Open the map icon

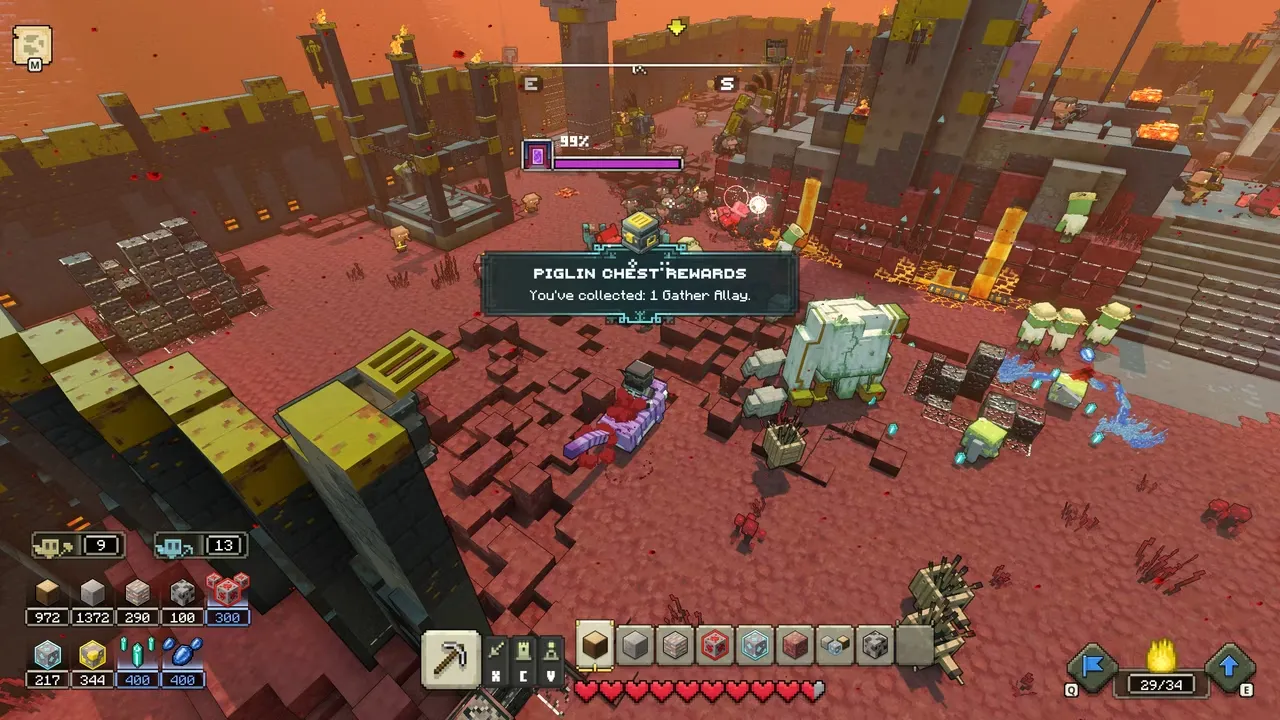tap(31, 45)
